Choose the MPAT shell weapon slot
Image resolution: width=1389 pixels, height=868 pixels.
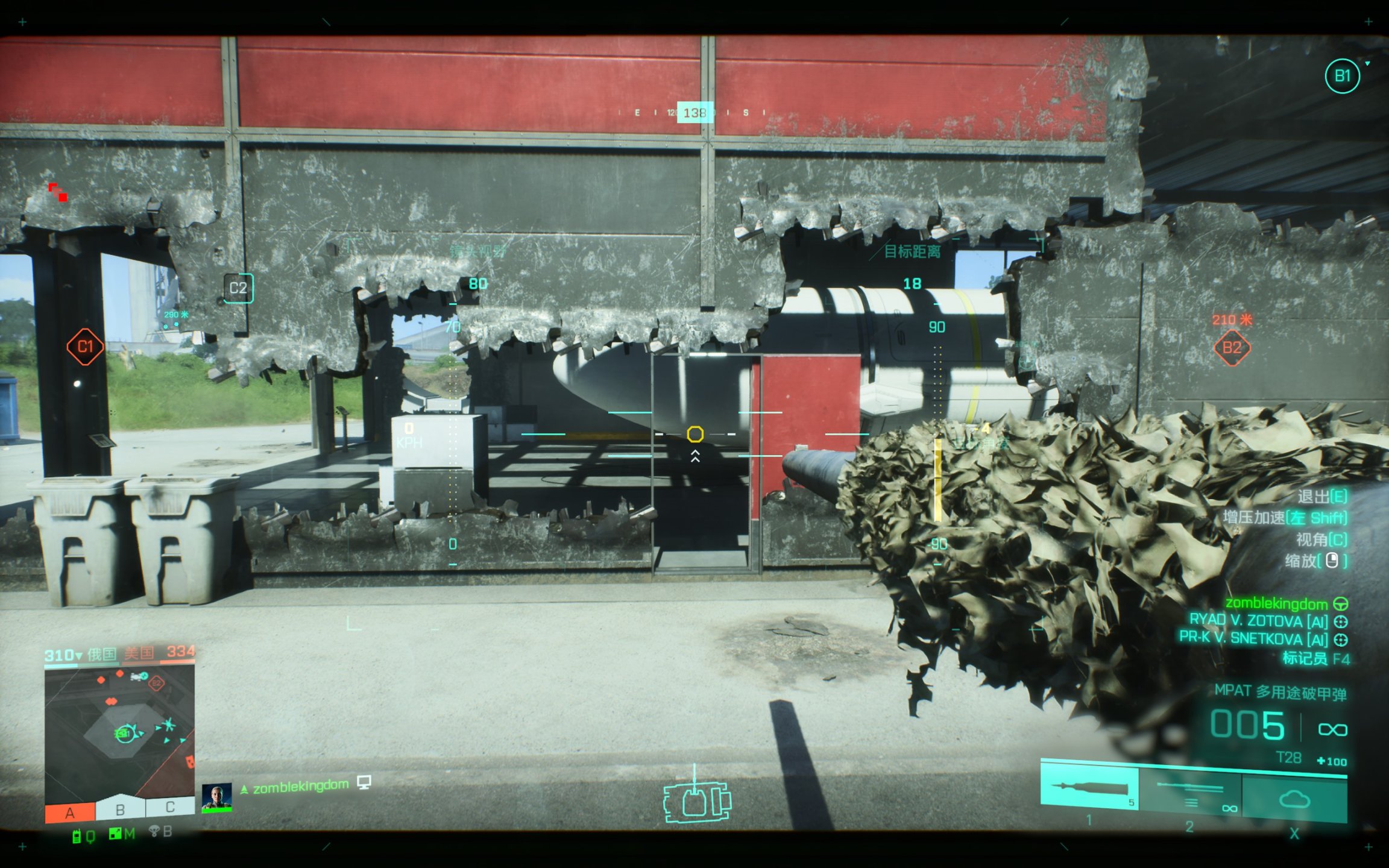click(1089, 787)
